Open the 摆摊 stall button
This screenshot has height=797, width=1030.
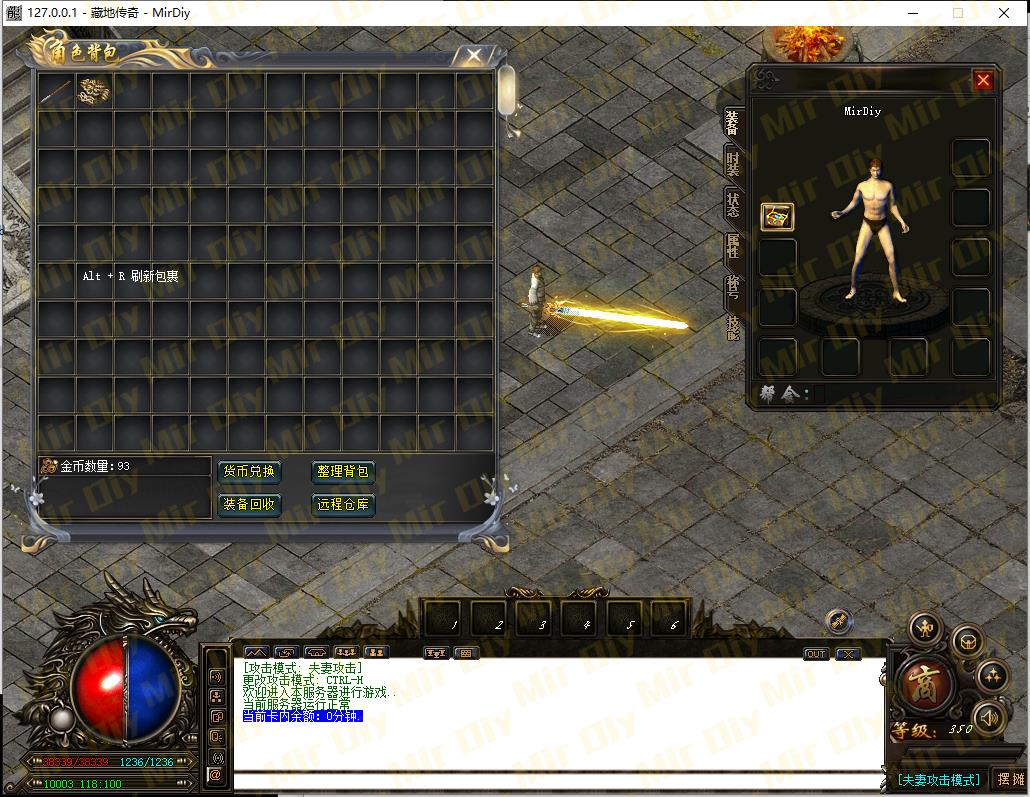click(x=1011, y=779)
